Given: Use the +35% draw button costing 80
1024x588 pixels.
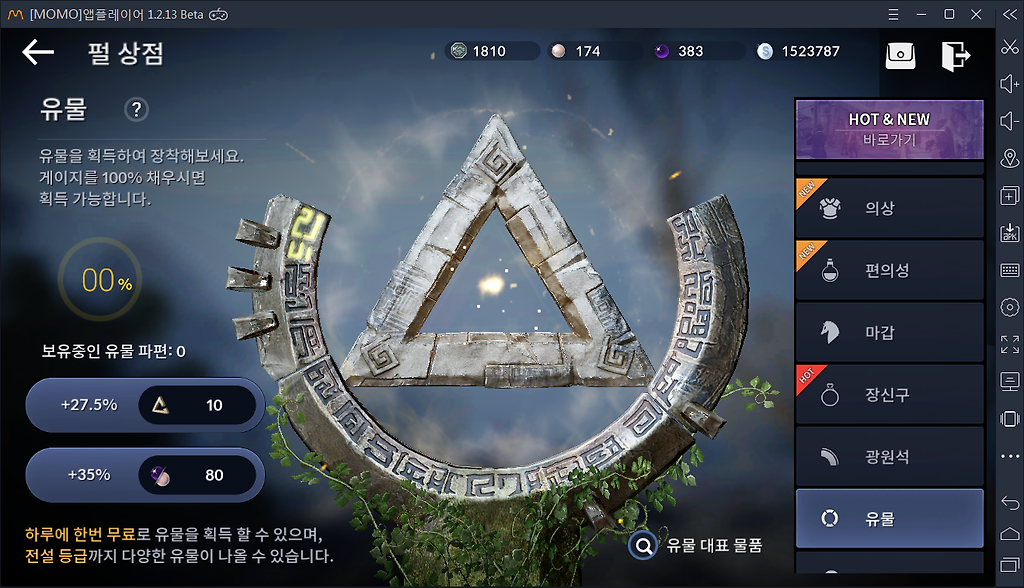Looking at the screenshot, I should [x=145, y=475].
